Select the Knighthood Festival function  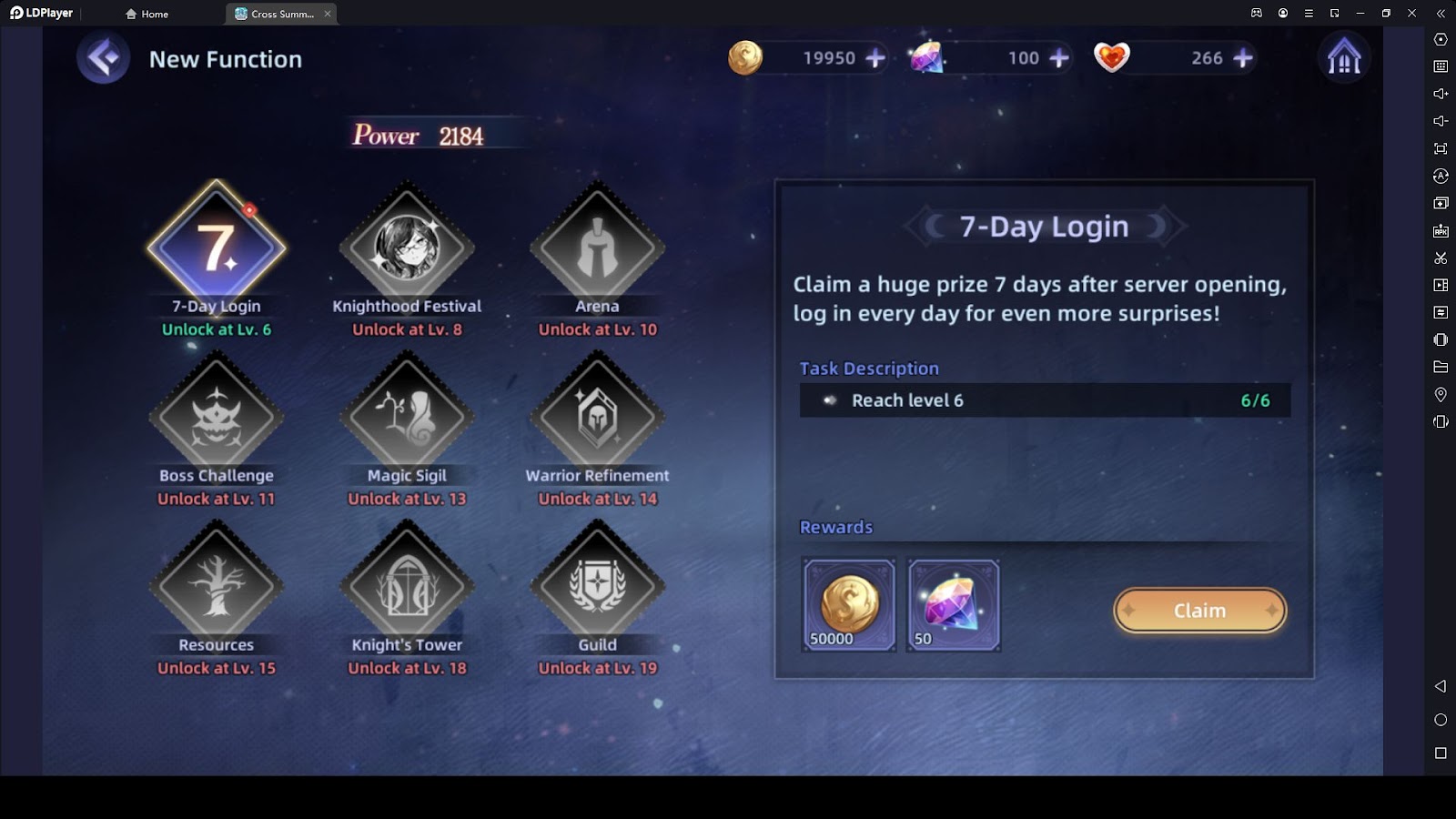407,248
